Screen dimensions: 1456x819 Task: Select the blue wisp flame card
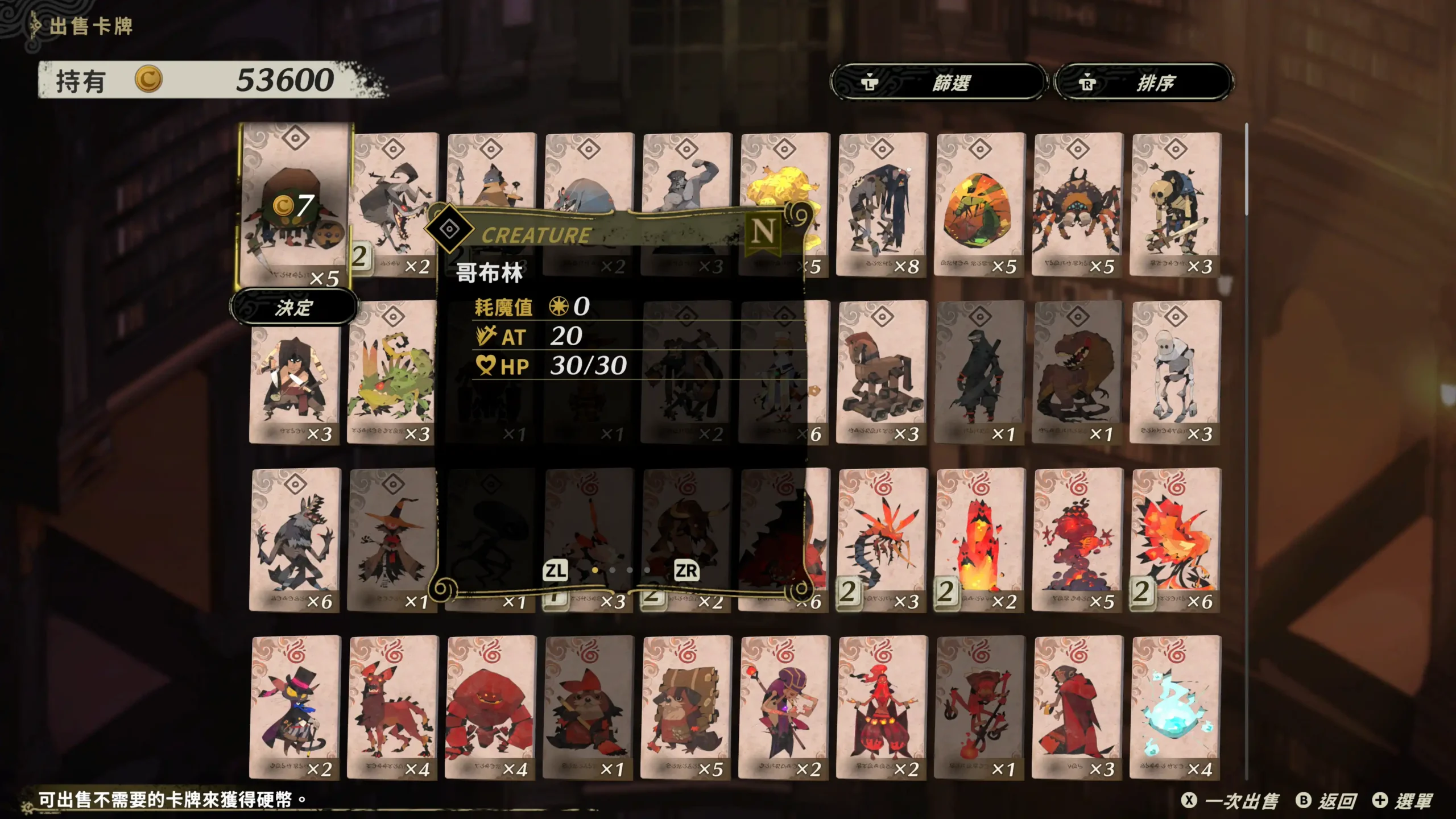click(1175, 708)
